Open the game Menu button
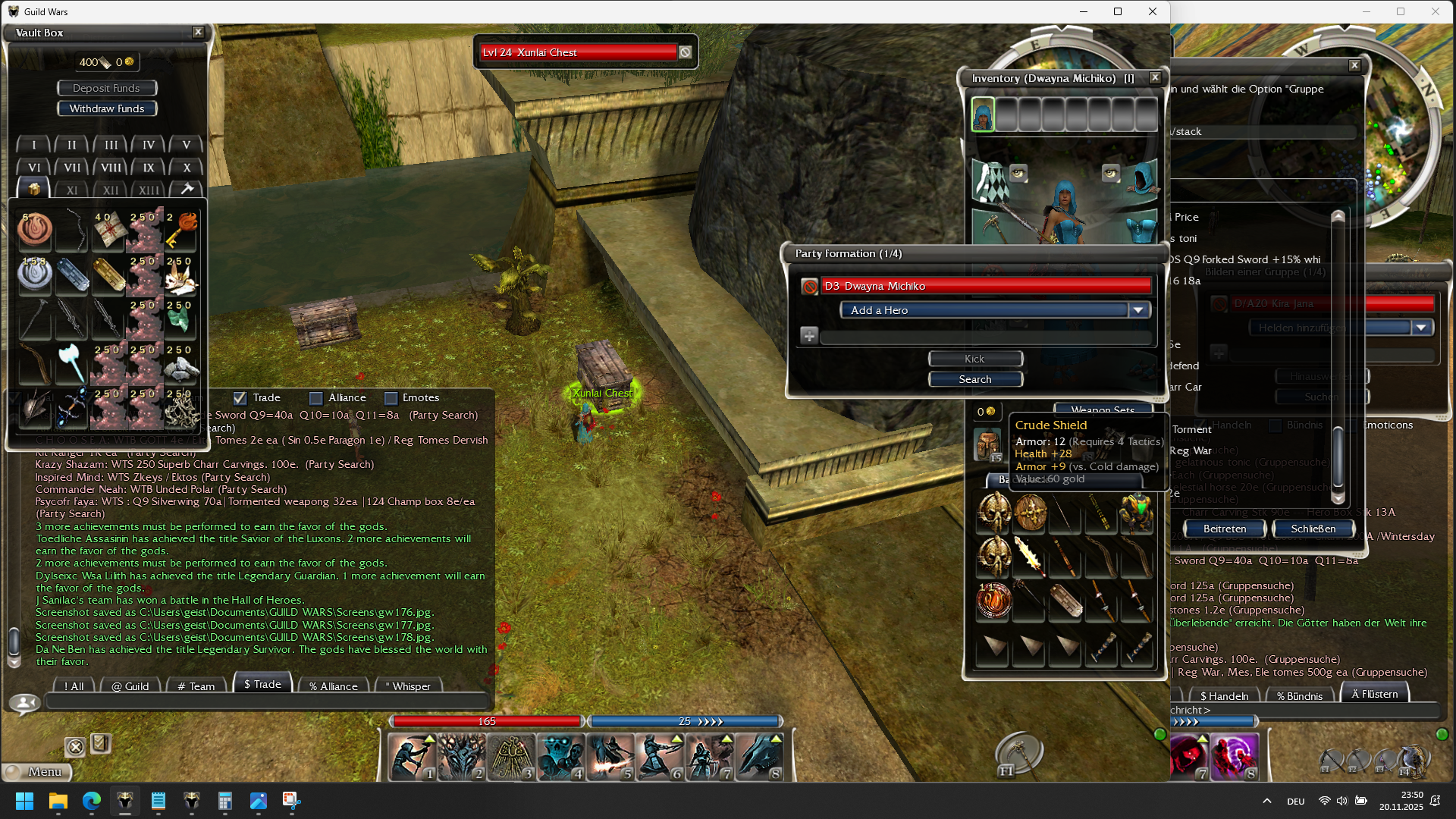The width and height of the screenshot is (1456, 819). point(39,771)
